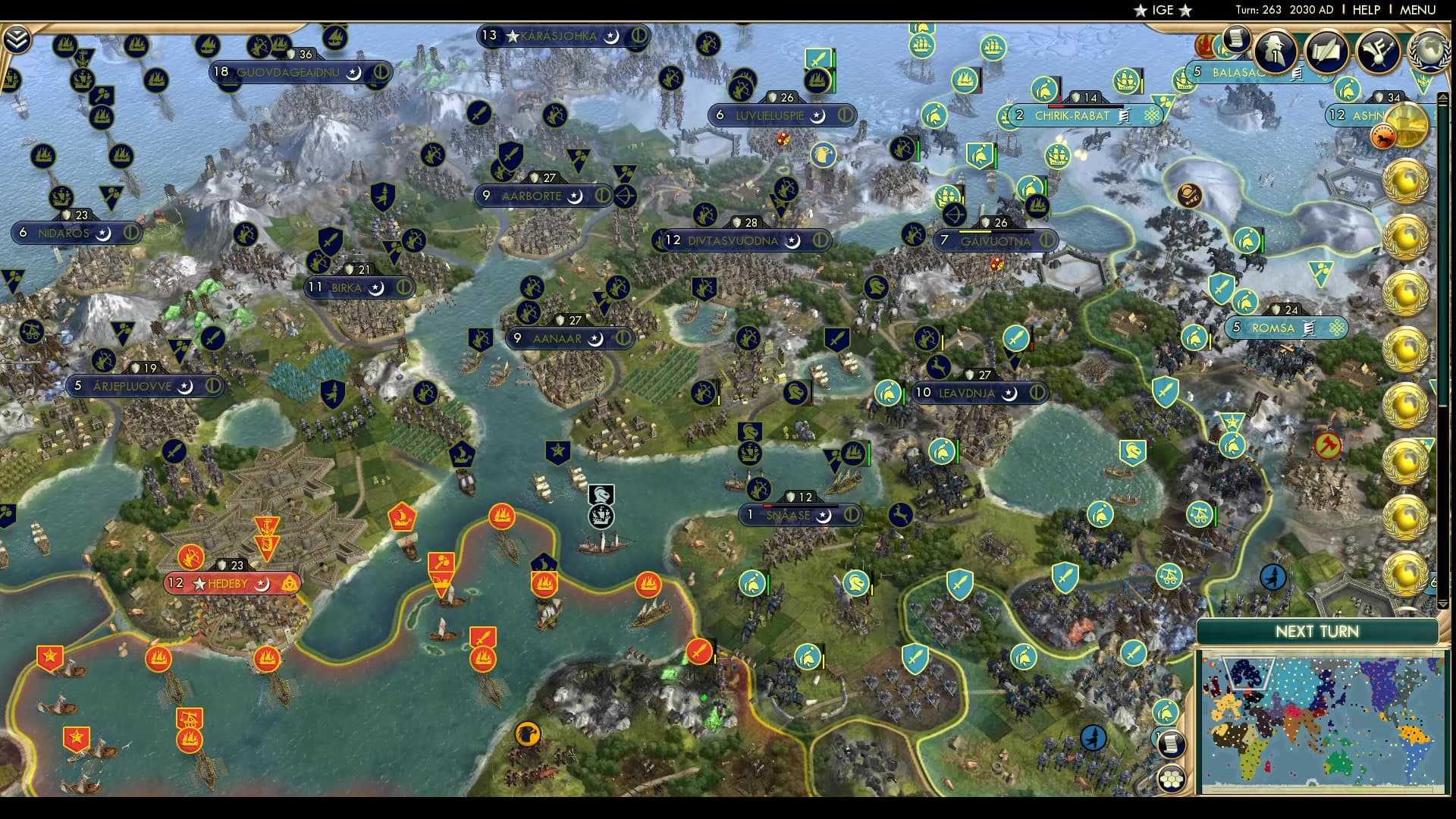Open the MENU from the top bar
This screenshot has width=1456, height=819.
(x=1420, y=10)
